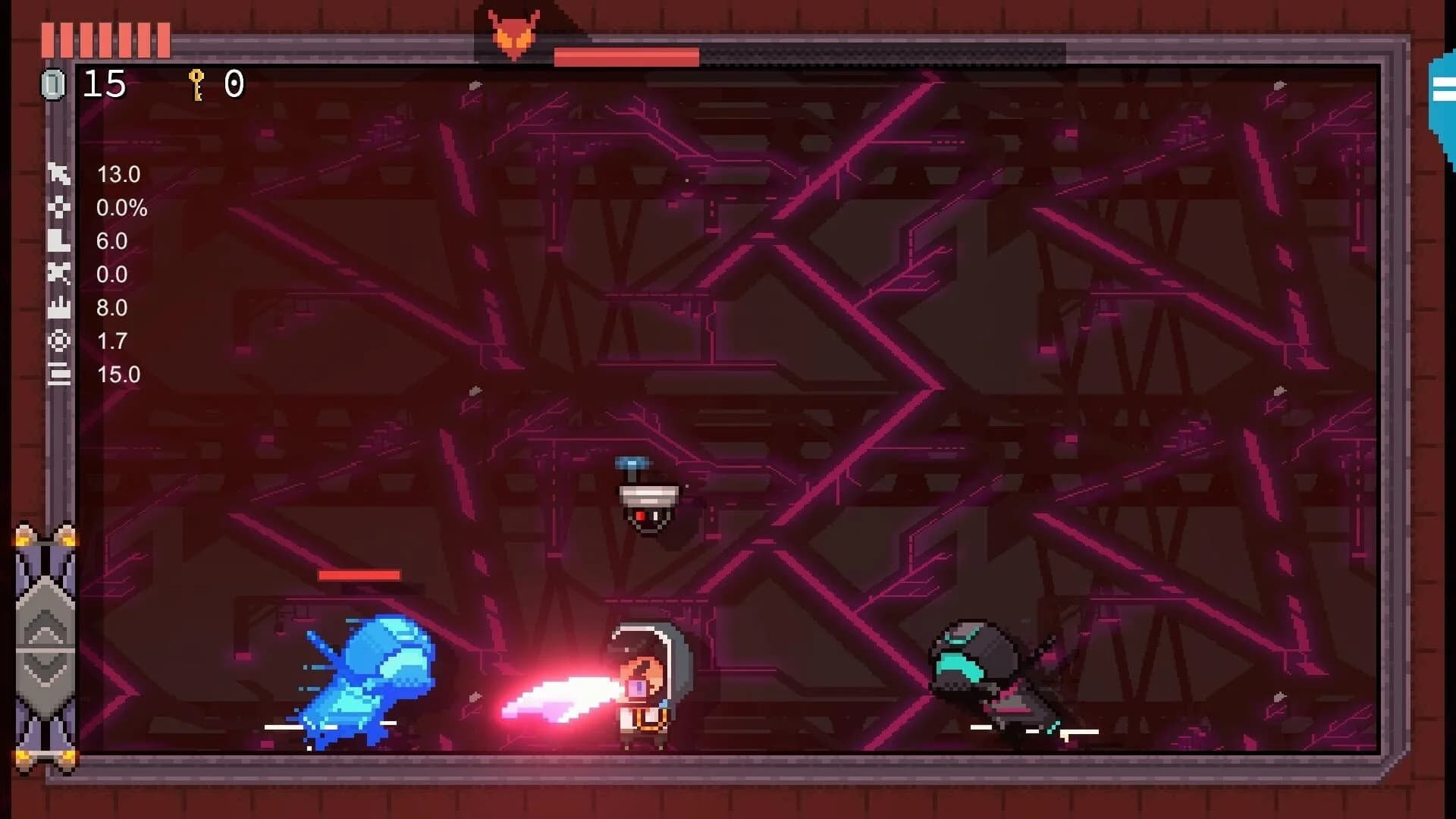Screen dimensions: 1456x819
Task: Click the golden key icon in the HUD
Action: [x=196, y=85]
